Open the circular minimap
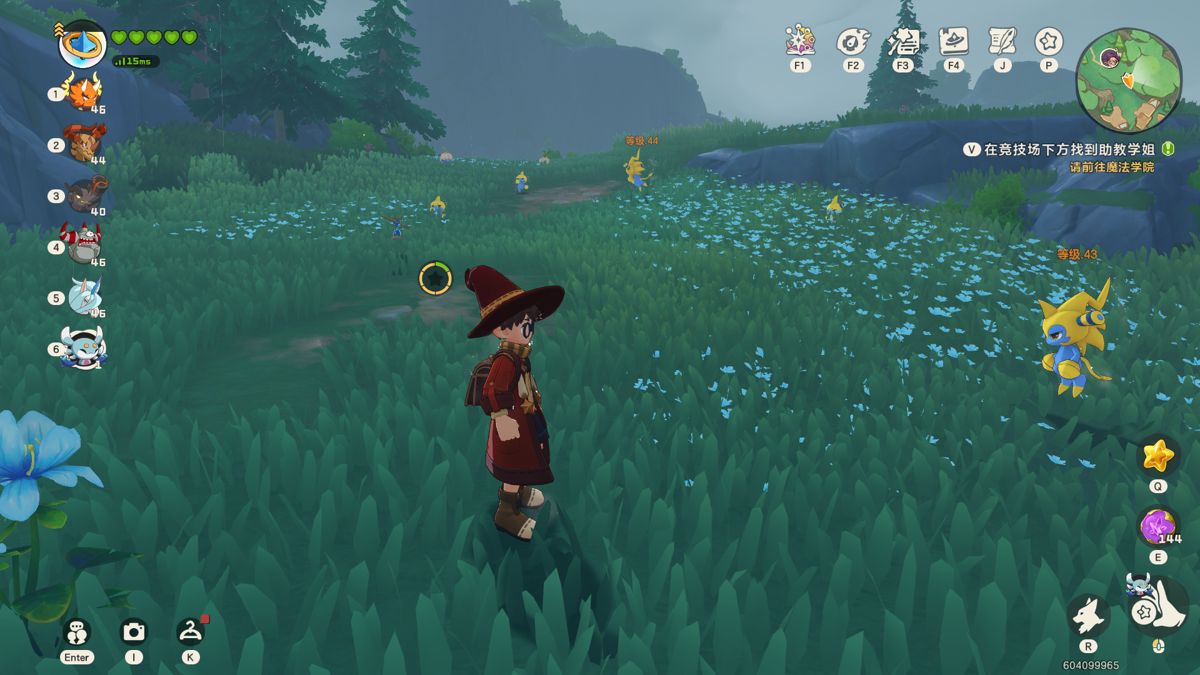This screenshot has height=675, width=1200. pos(1128,80)
